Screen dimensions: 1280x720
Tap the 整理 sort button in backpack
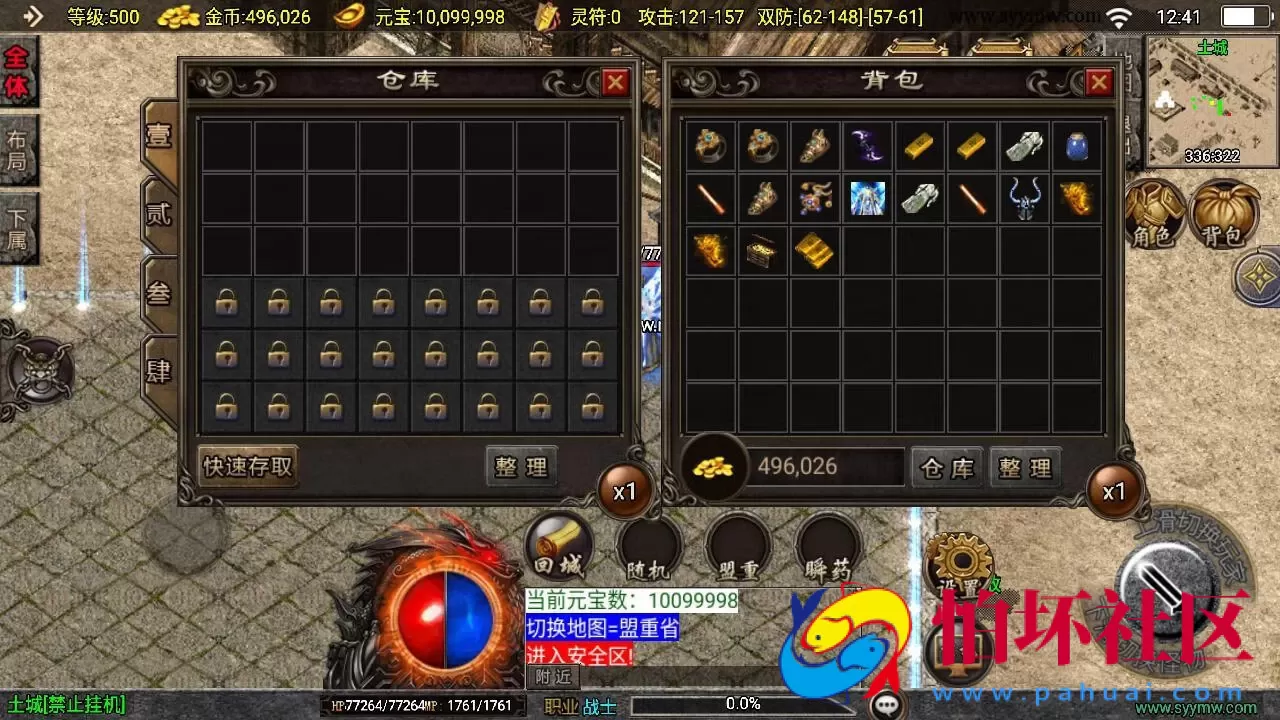point(1025,466)
